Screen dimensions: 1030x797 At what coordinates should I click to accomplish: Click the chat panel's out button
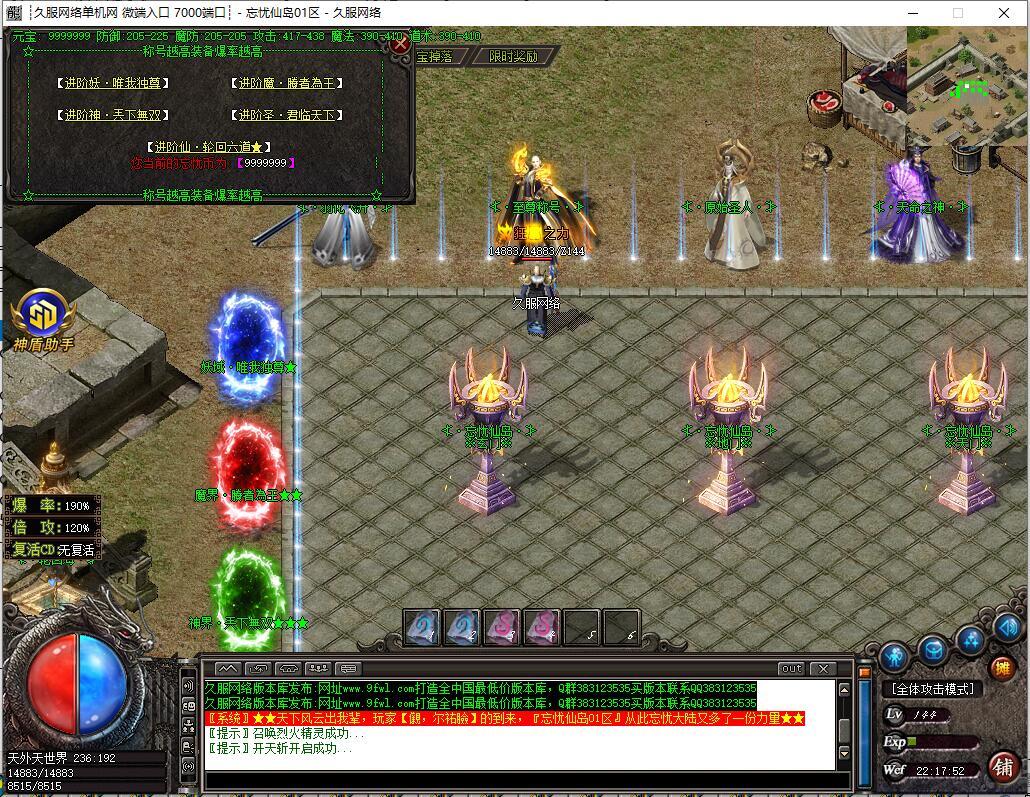pyautogui.click(x=791, y=668)
